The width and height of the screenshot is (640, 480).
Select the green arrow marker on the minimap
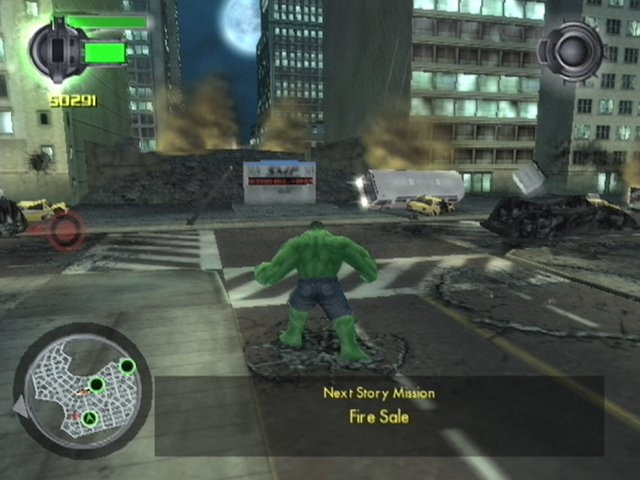(x=90, y=417)
